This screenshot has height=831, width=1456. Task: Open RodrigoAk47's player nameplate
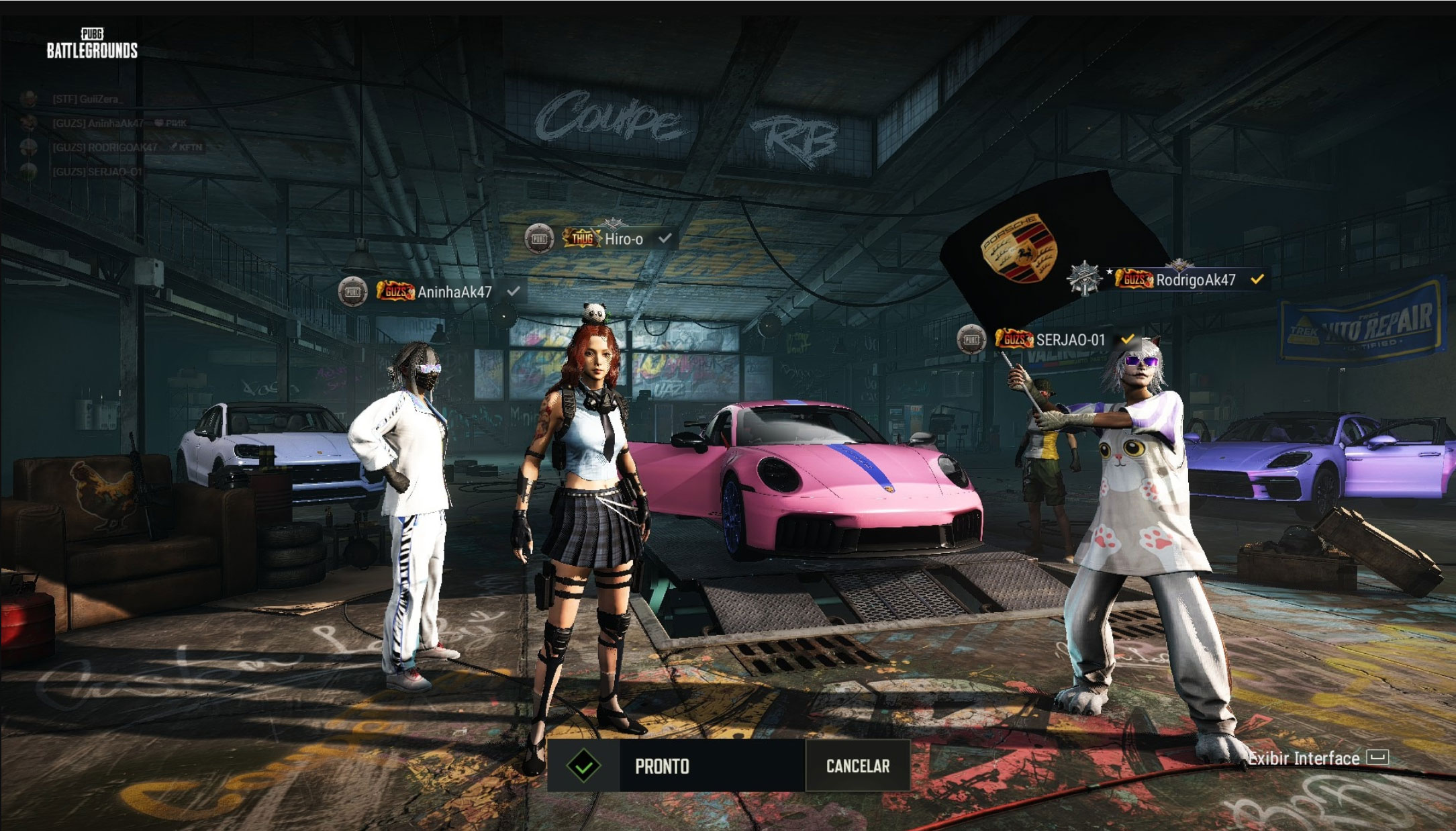pos(1195,280)
